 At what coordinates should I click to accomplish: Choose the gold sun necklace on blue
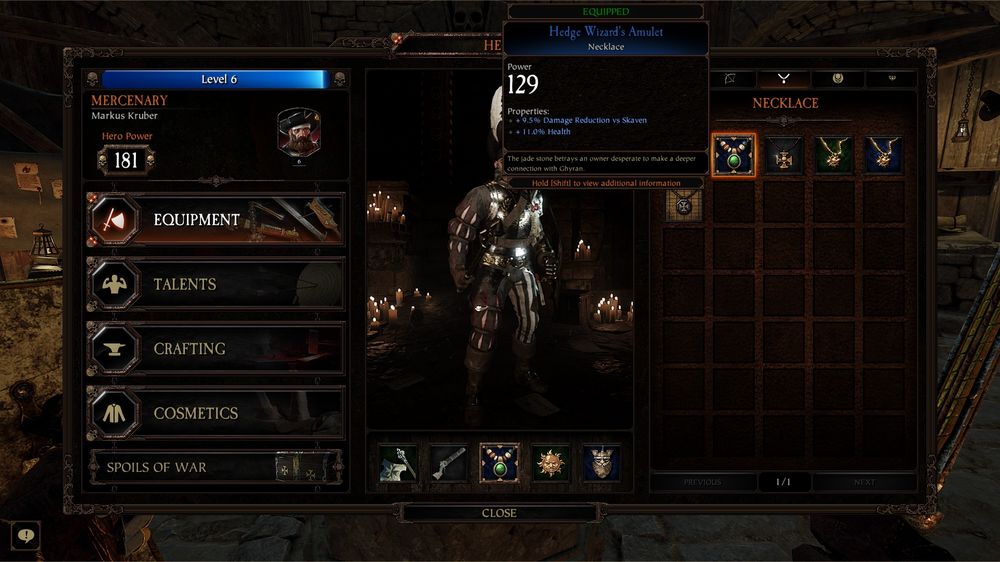[883, 155]
